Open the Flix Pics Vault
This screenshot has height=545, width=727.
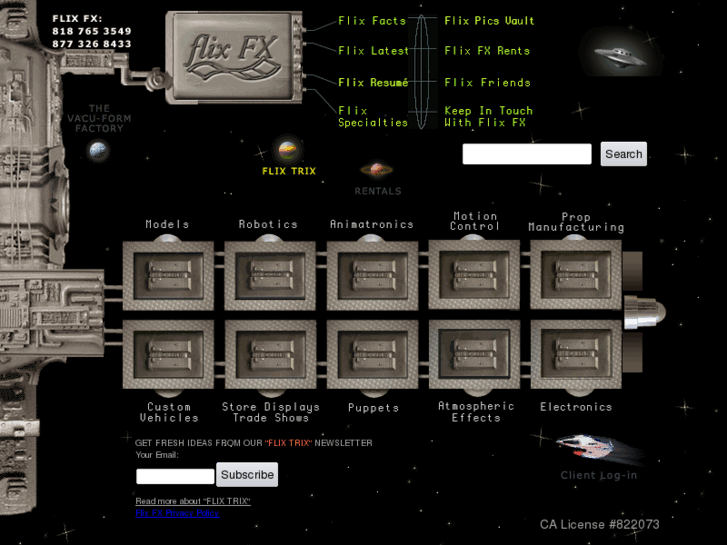point(489,21)
